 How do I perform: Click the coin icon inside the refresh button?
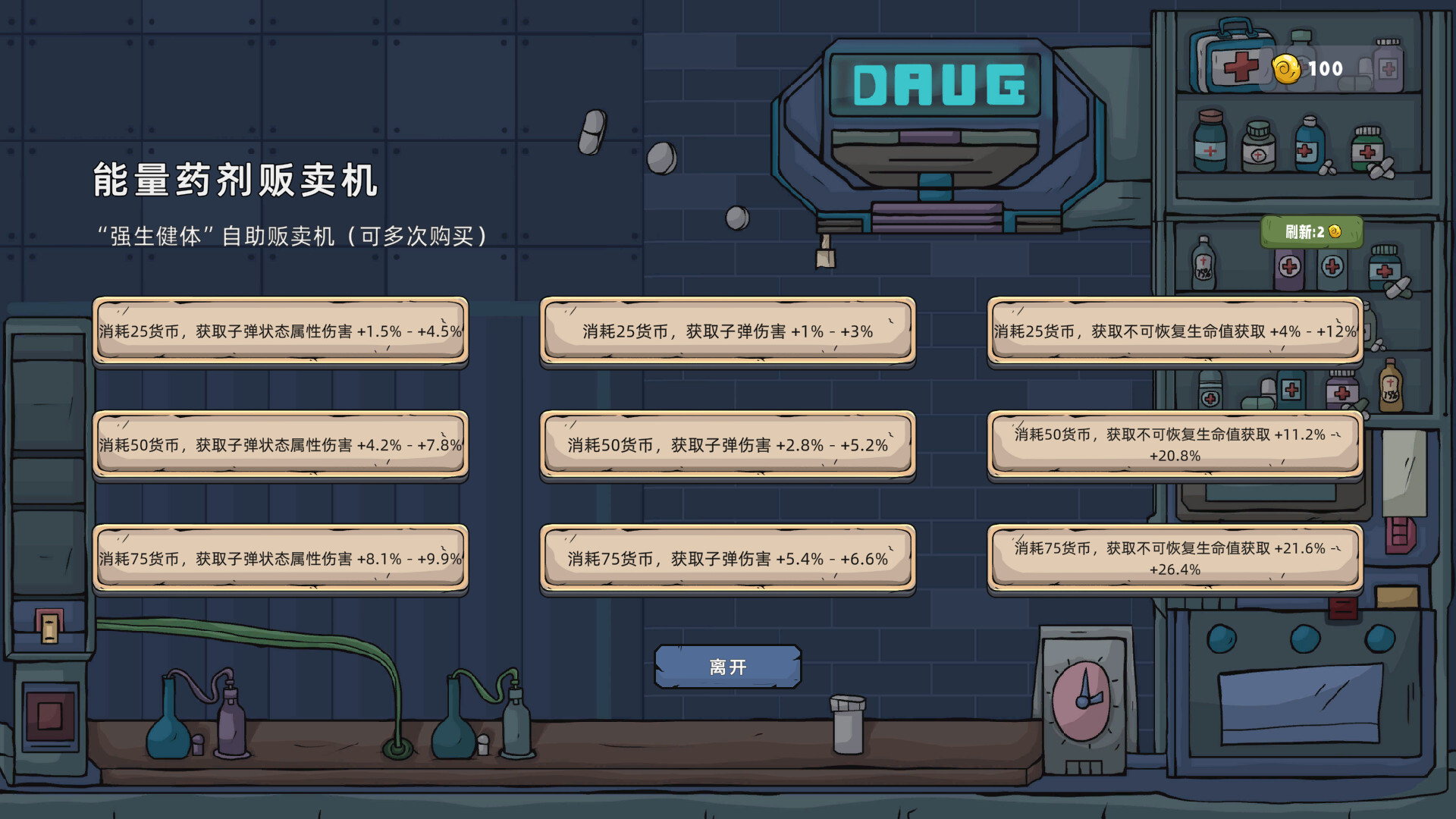1335,232
